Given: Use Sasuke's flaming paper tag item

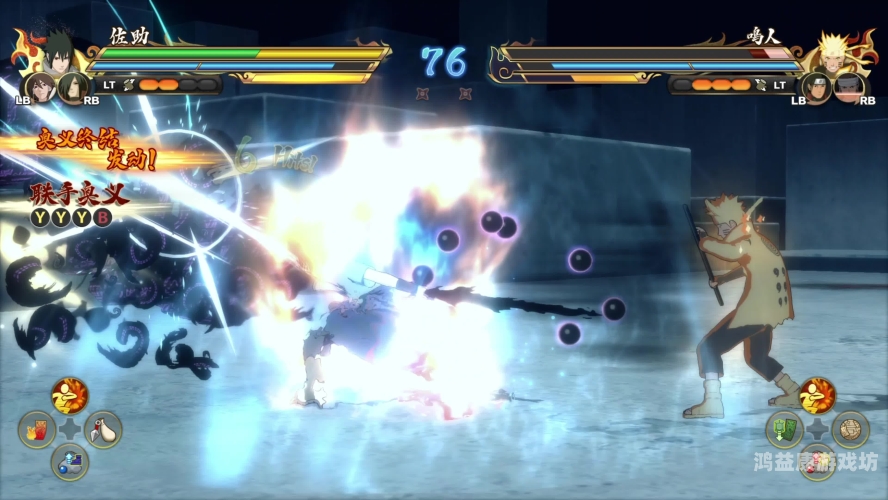Looking at the screenshot, I should pos(37,430).
